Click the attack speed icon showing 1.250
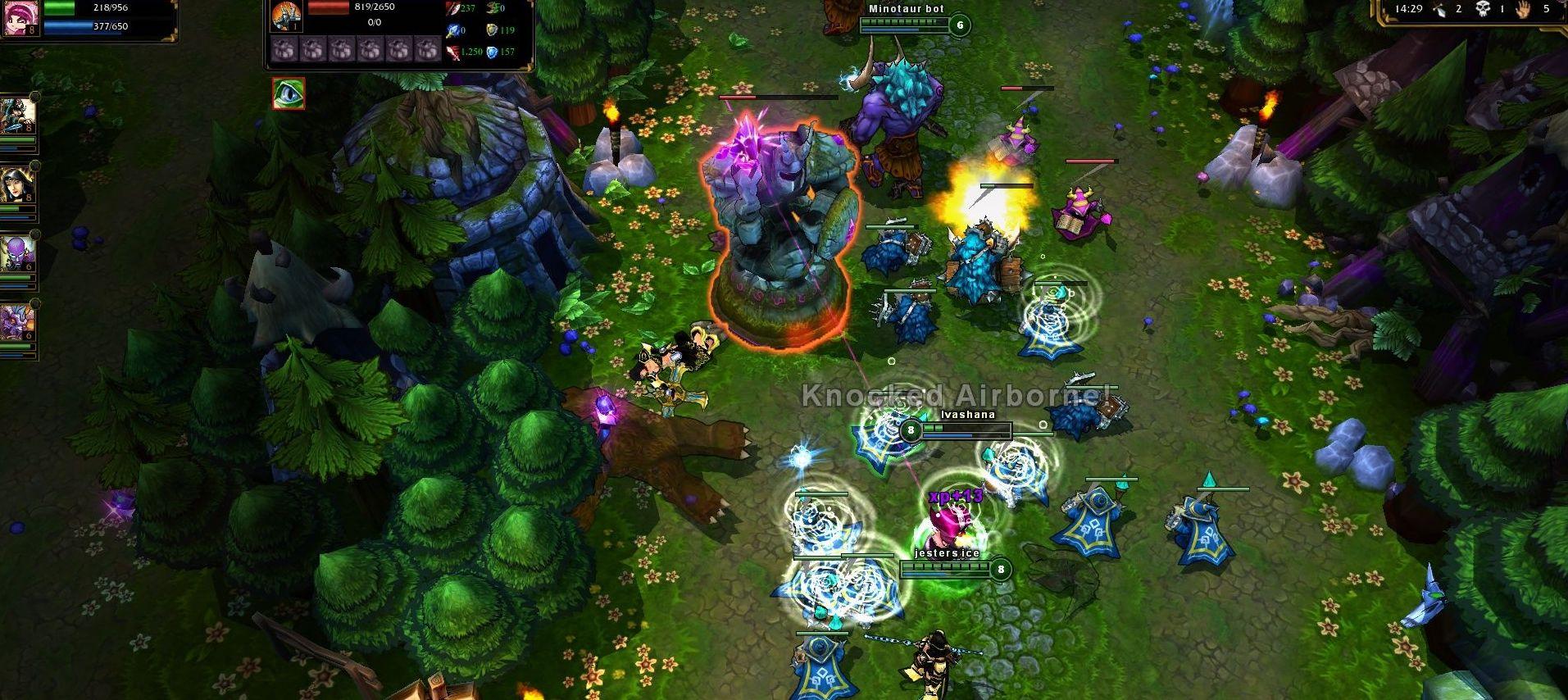The width and height of the screenshot is (1568, 700). [x=453, y=53]
